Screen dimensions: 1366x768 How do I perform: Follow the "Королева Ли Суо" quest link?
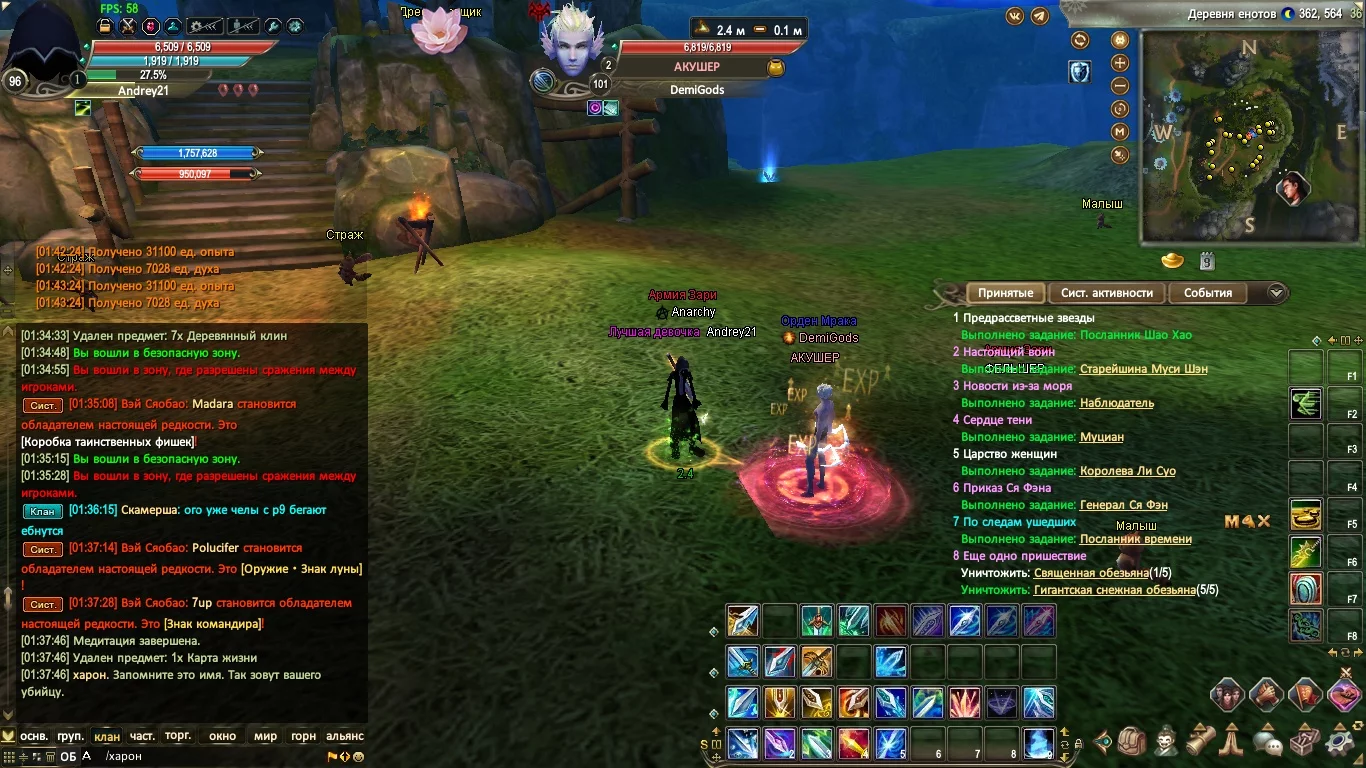coord(1127,471)
